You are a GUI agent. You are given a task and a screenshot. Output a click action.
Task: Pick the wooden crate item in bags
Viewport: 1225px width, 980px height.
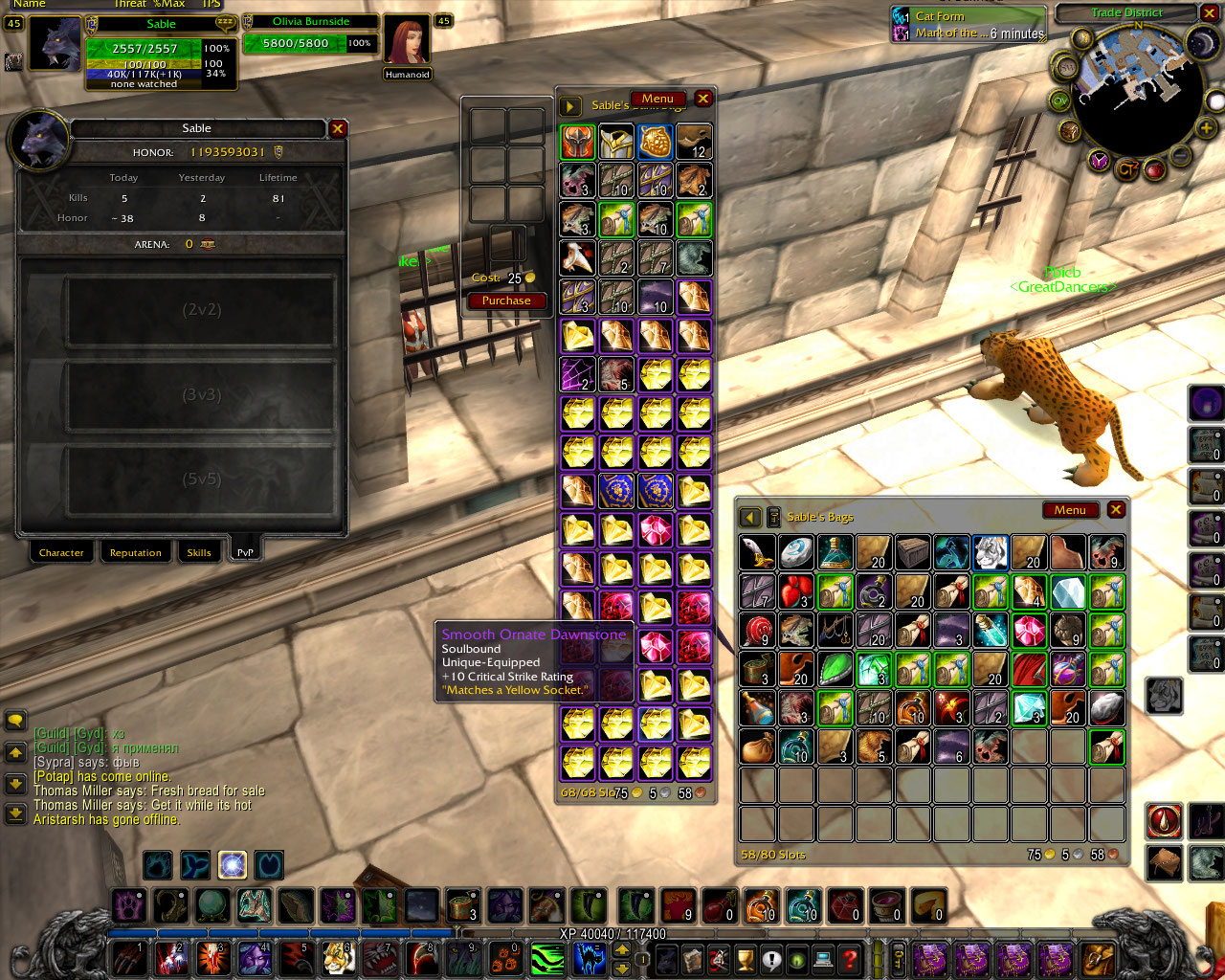point(913,552)
